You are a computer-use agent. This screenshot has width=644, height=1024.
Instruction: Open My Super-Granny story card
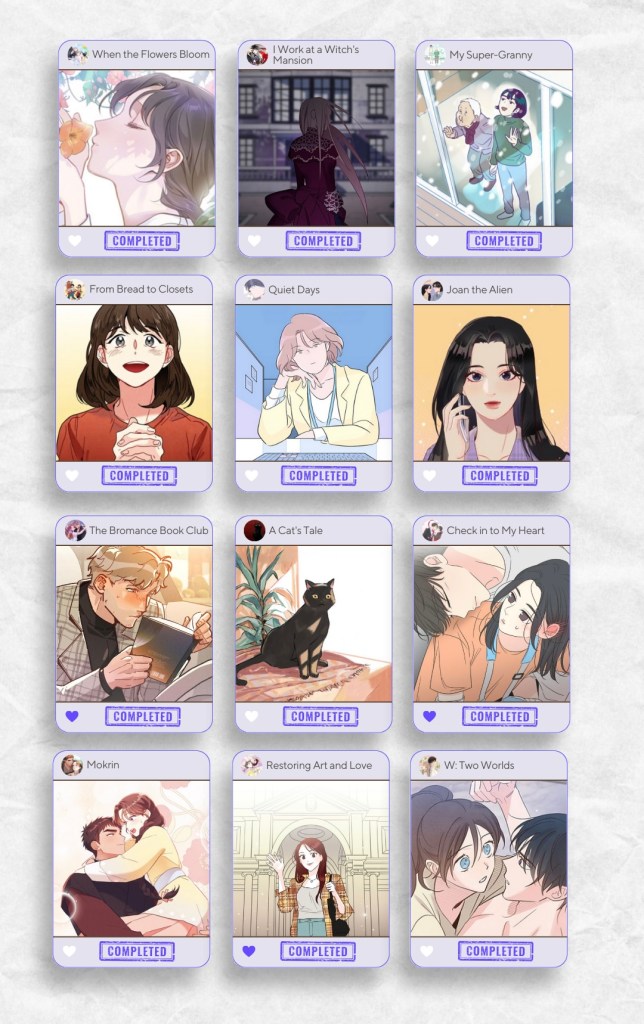494,148
